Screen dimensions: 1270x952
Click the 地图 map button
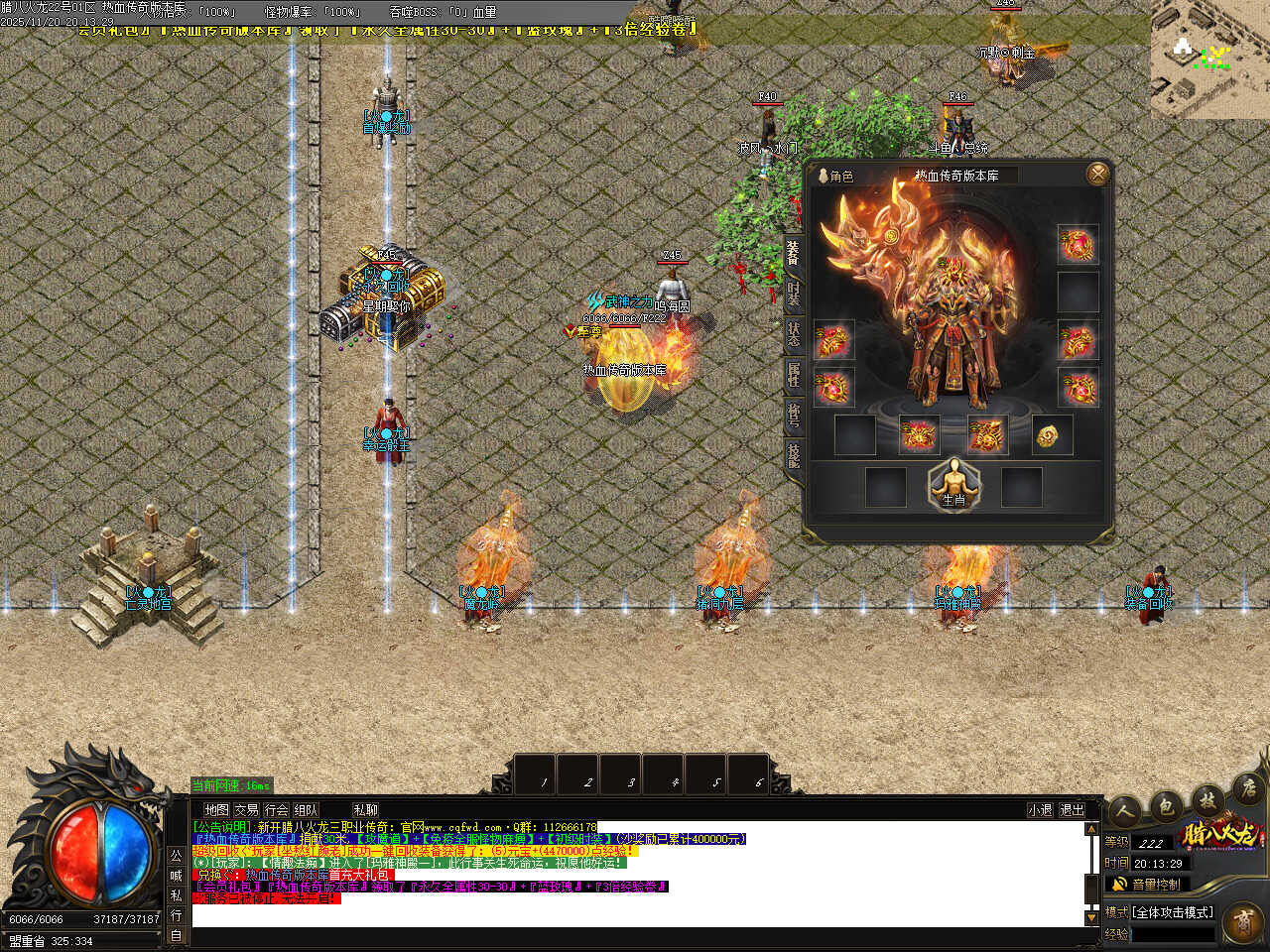point(216,810)
